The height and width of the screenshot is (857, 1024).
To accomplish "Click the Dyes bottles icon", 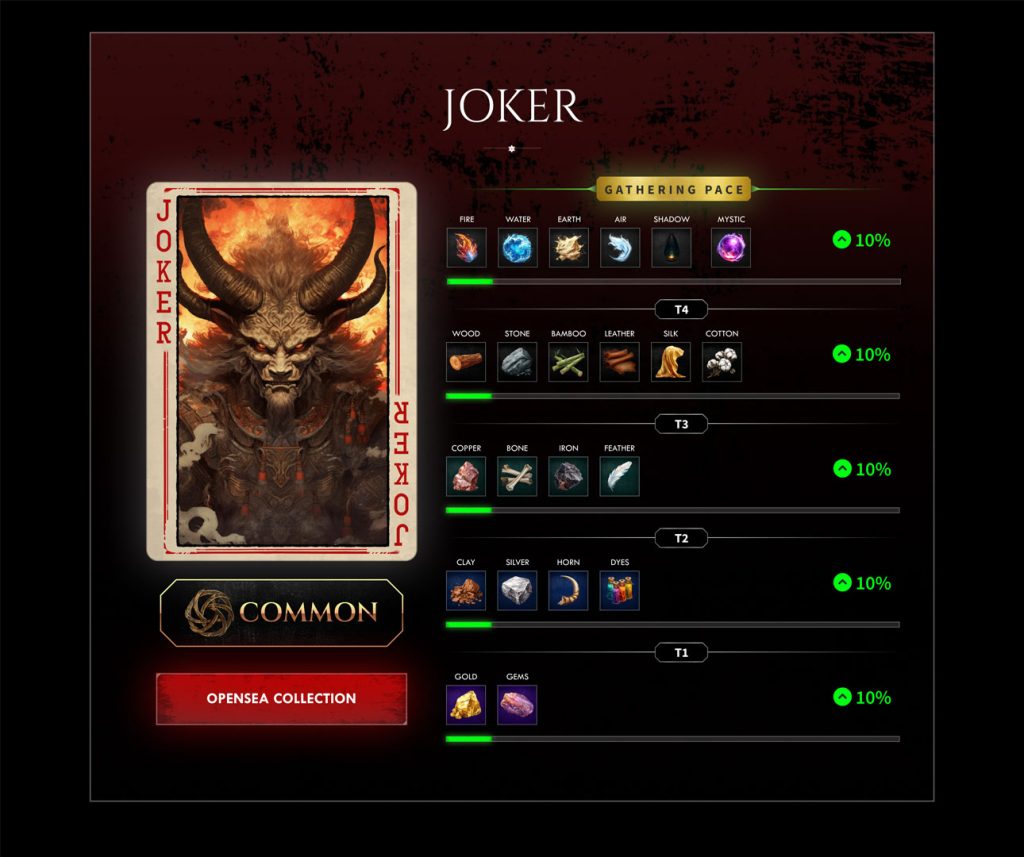I will (620, 590).
